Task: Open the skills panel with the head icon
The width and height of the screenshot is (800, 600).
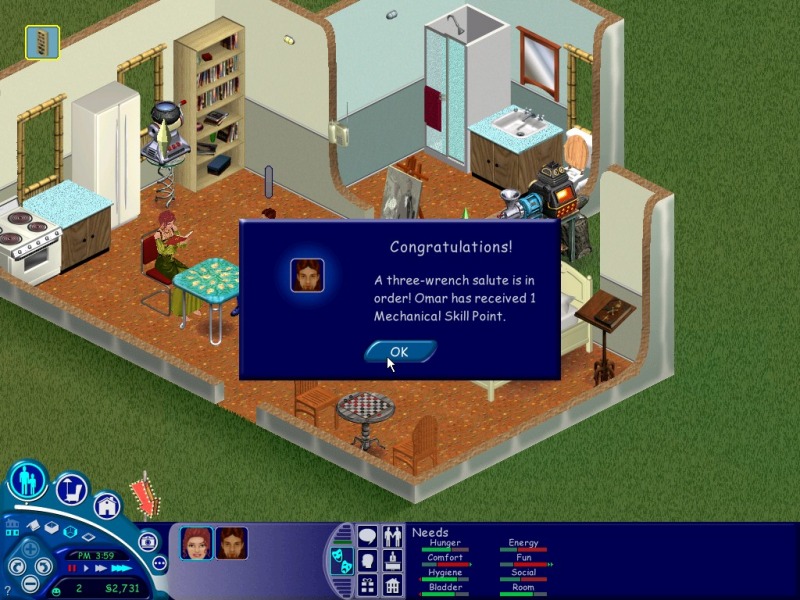Action: (x=367, y=561)
